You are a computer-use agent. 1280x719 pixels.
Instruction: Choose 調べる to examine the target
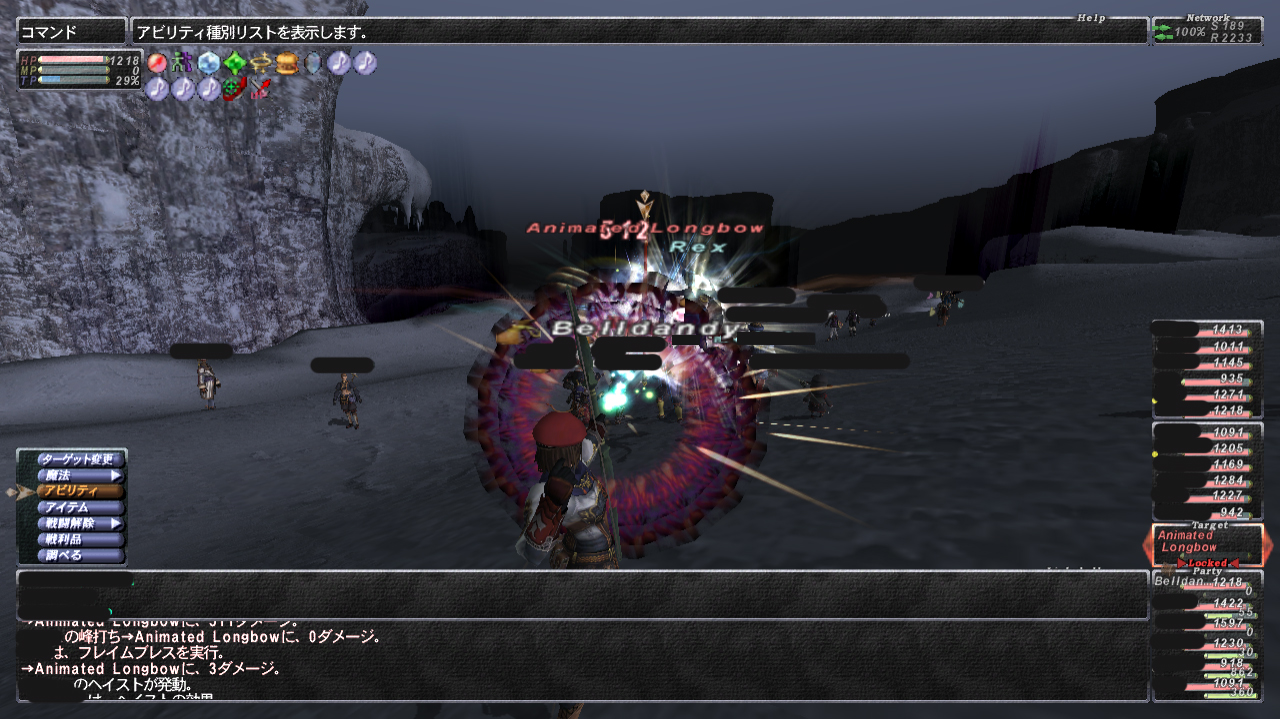(x=79, y=555)
